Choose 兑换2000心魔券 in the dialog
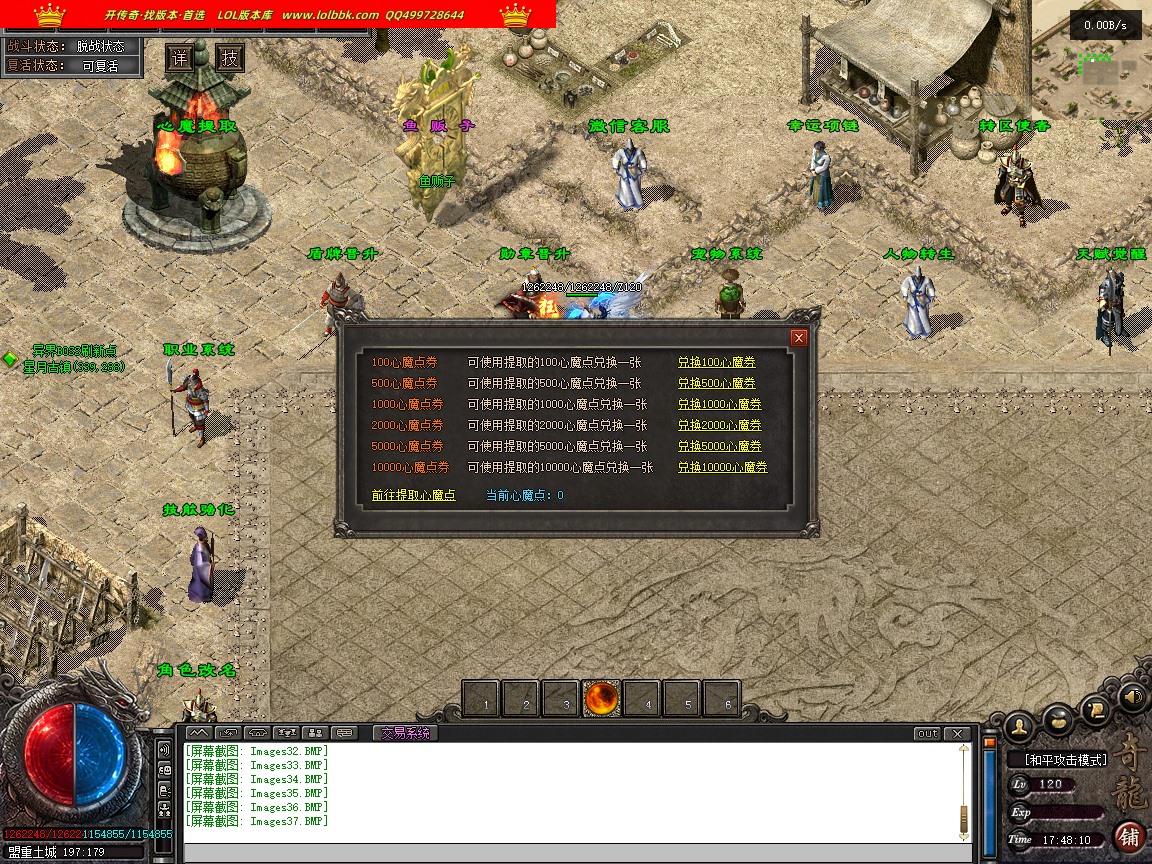Image resolution: width=1152 pixels, height=864 pixels. point(719,425)
